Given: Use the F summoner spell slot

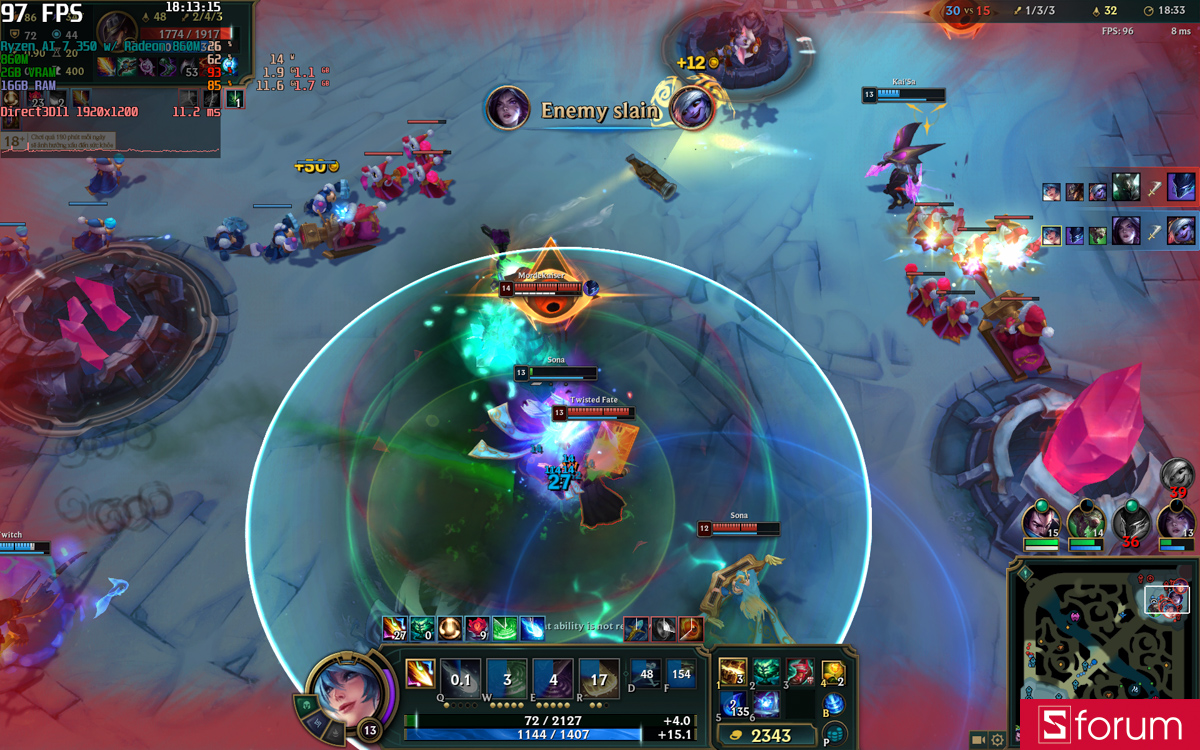Looking at the screenshot, I should pyautogui.click(x=681, y=673).
